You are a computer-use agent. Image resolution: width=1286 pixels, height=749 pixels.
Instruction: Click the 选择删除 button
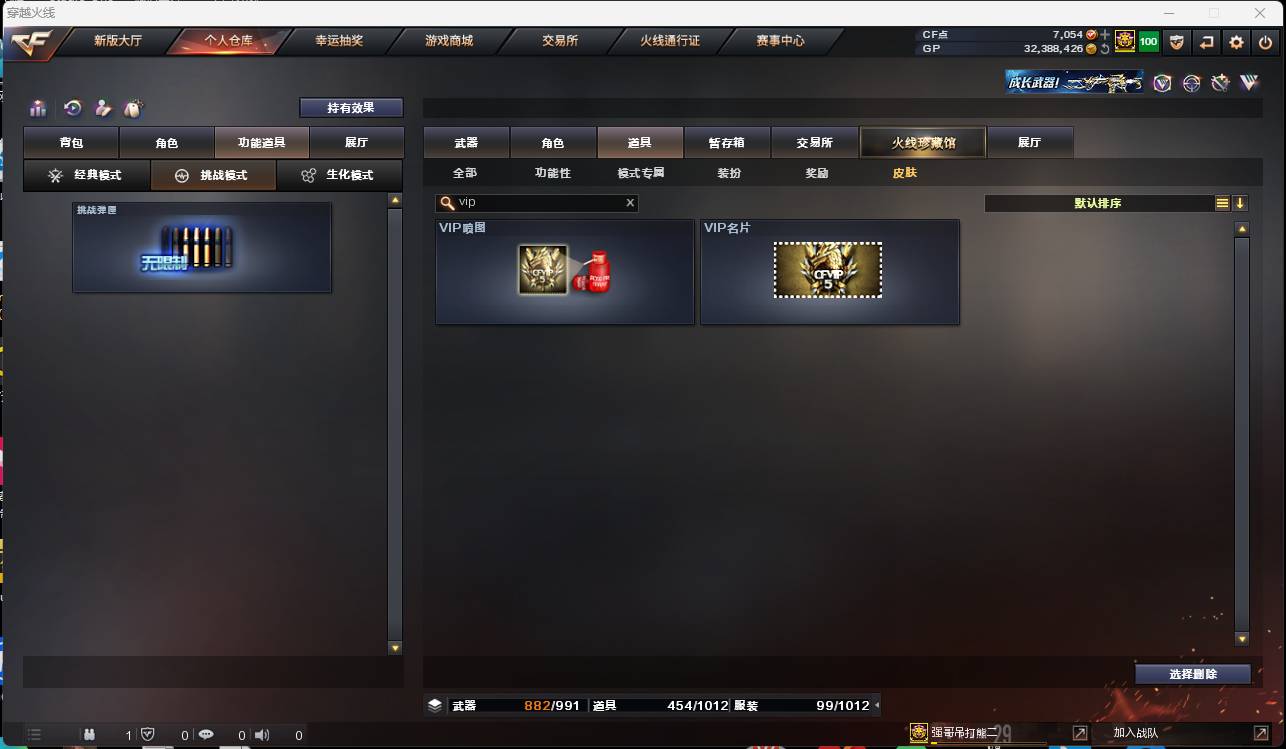point(1192,674)
